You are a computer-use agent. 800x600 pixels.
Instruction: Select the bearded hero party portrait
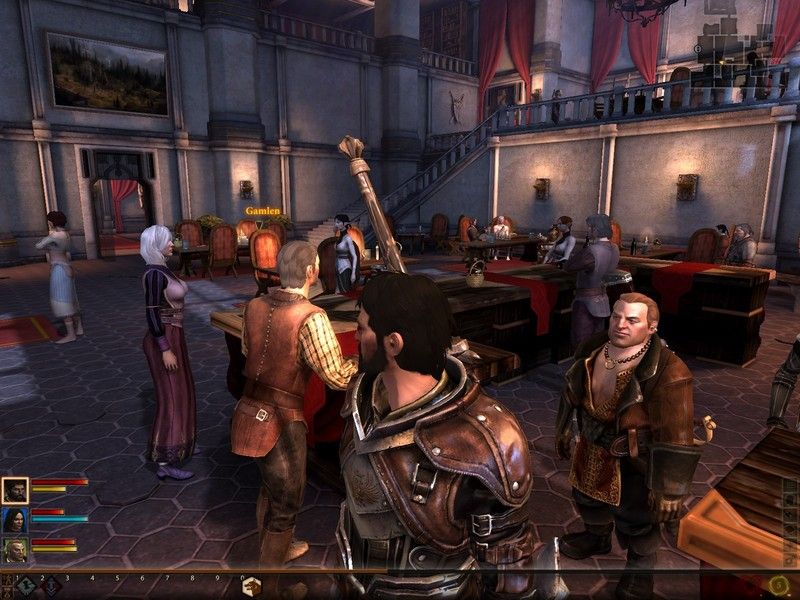15,490
